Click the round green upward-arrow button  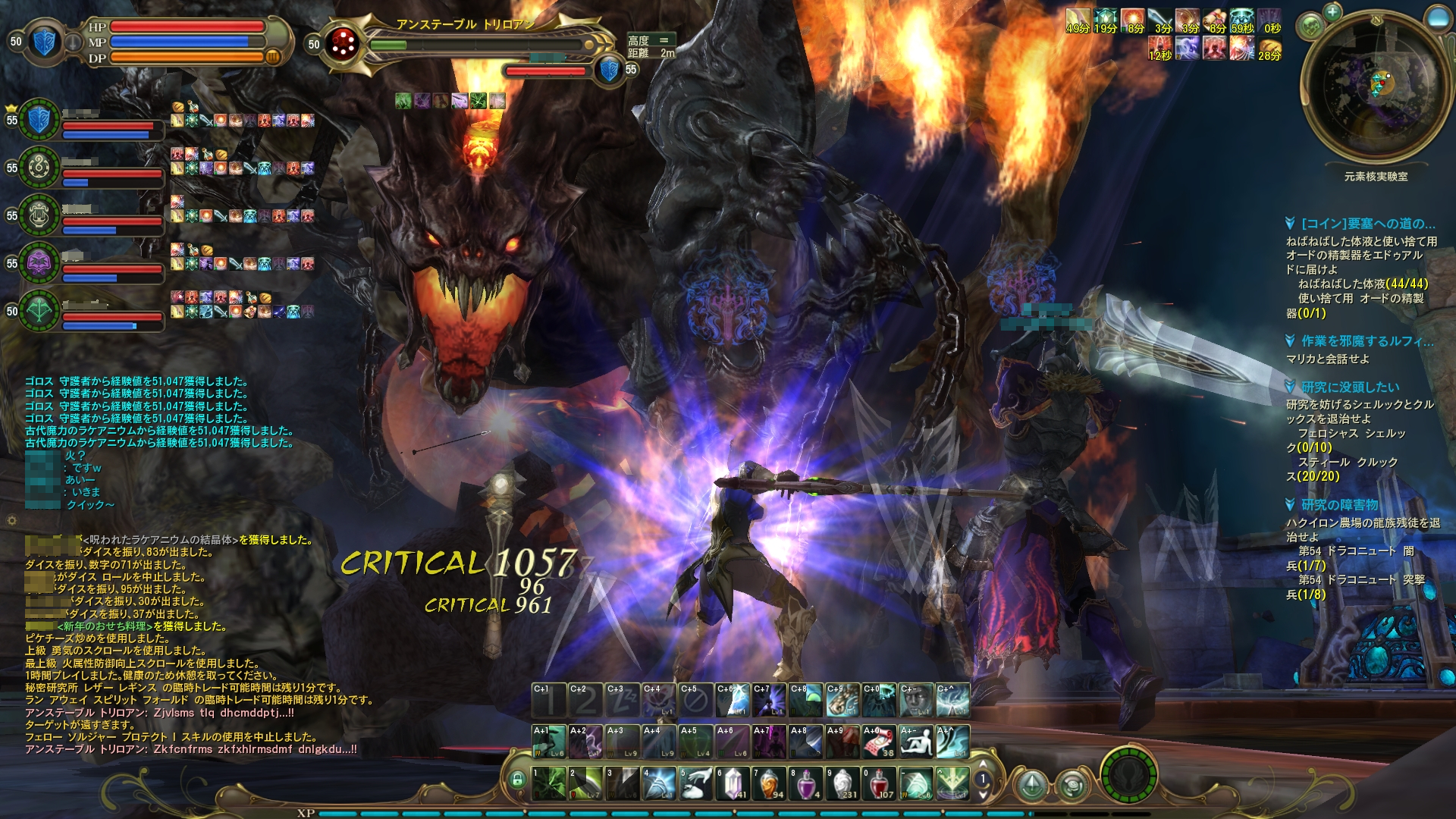[x=1031, y=785]
